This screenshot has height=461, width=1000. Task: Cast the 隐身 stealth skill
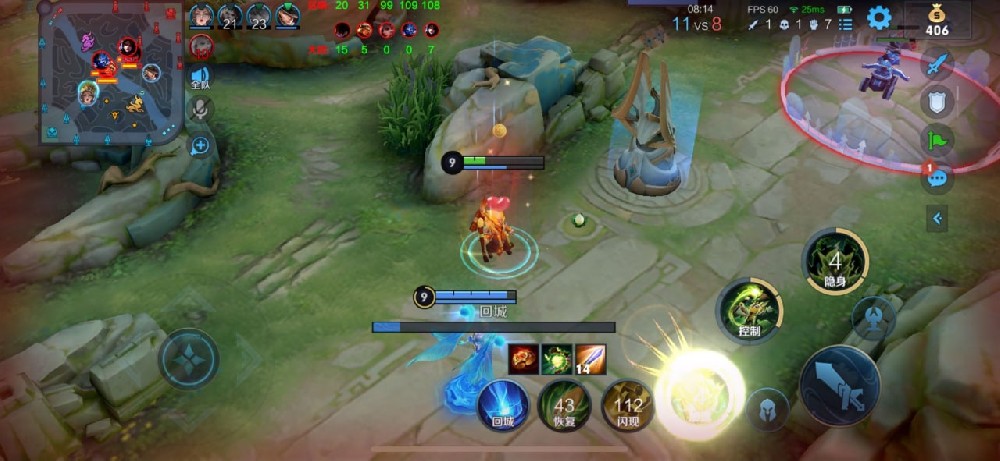(x=835, y=262)
